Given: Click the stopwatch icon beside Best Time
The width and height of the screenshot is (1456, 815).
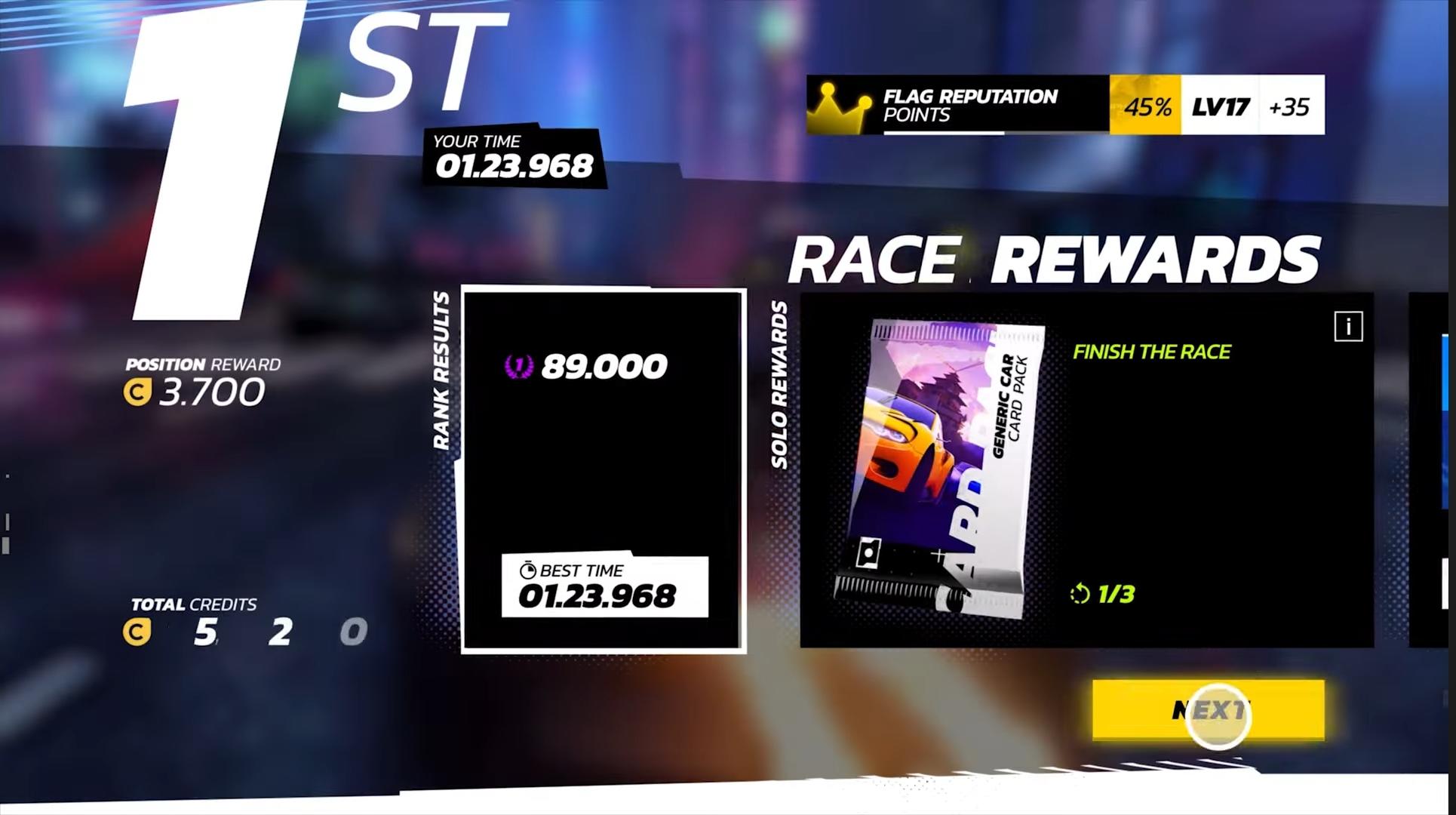Looking at the screenshot, I should coord(530,570).
